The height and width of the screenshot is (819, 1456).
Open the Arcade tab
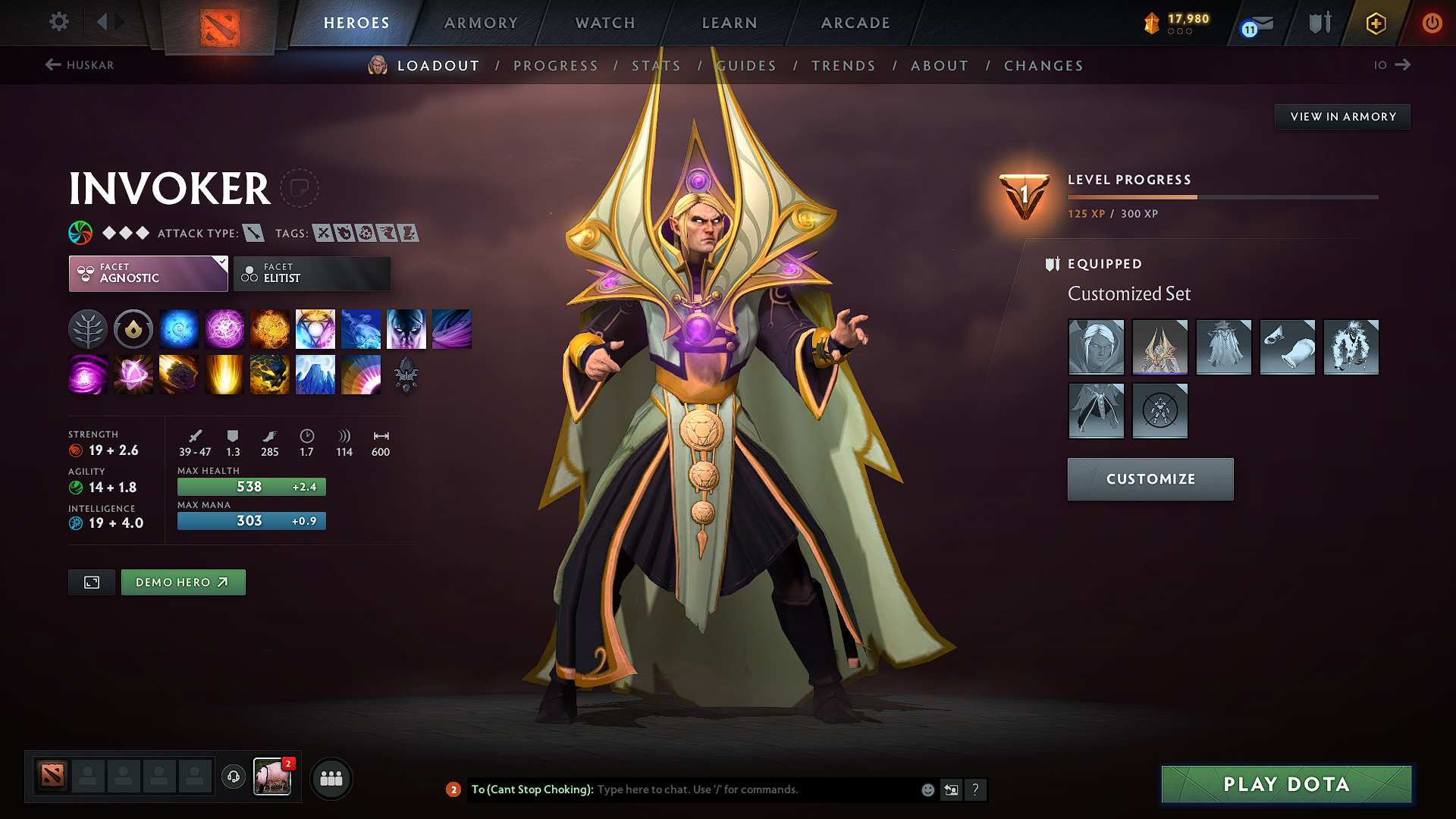tap(855, 23)
